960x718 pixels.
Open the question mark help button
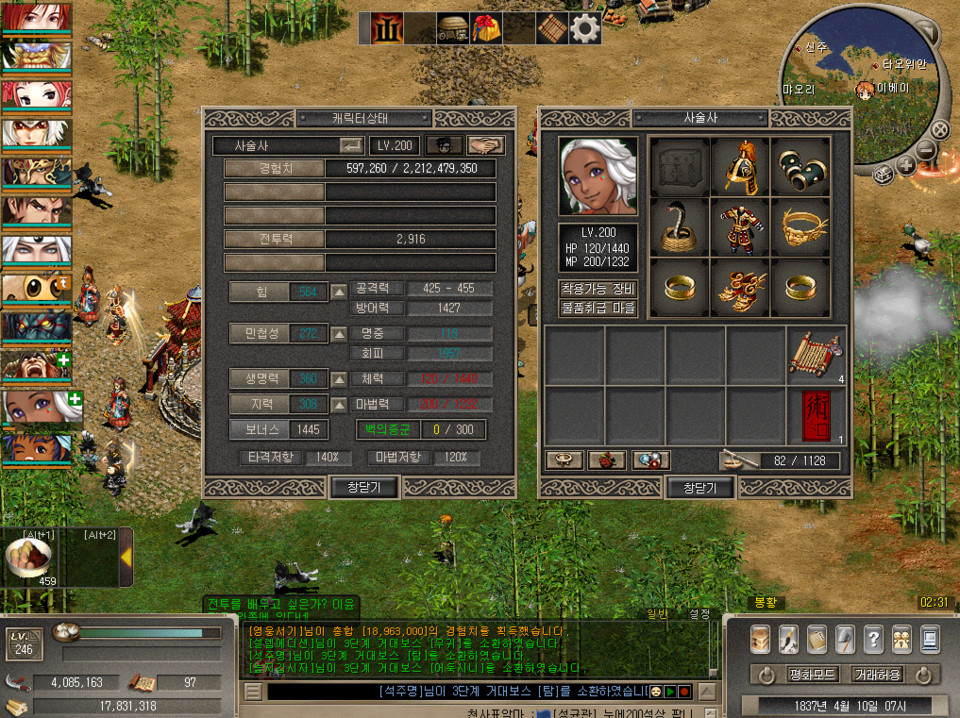(873, 638)
